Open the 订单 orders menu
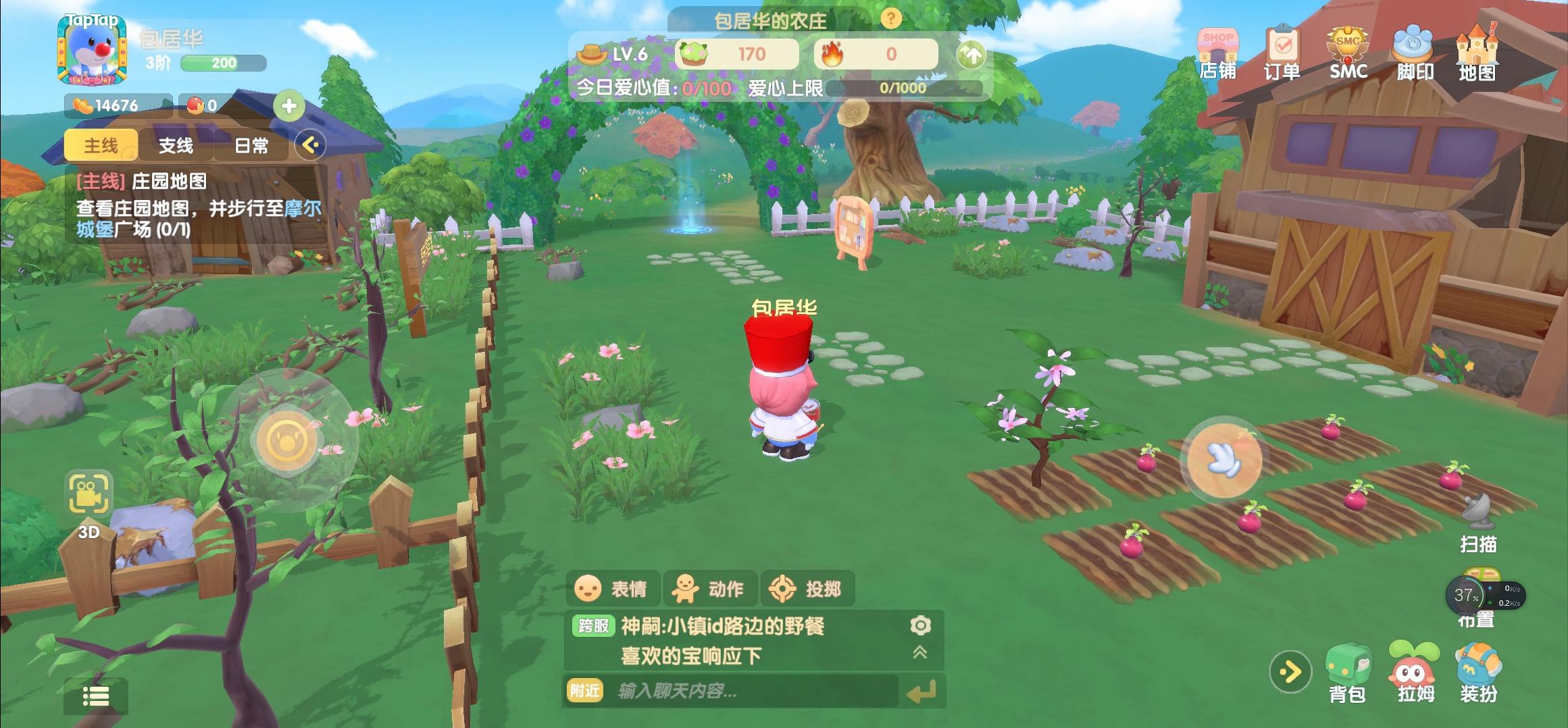This screenshot has height=728, width=1568. coord(1282,53)
